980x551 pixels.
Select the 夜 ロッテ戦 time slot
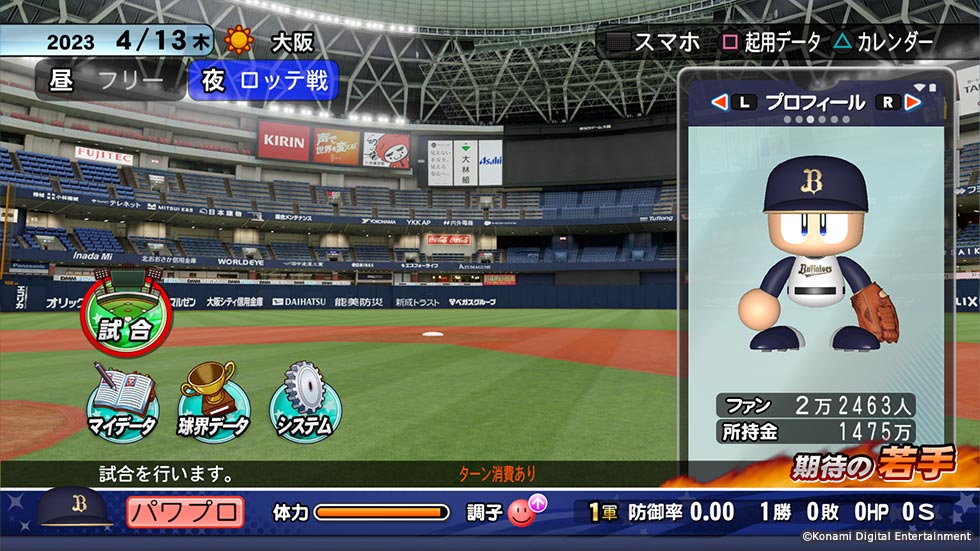pos(264,81)
